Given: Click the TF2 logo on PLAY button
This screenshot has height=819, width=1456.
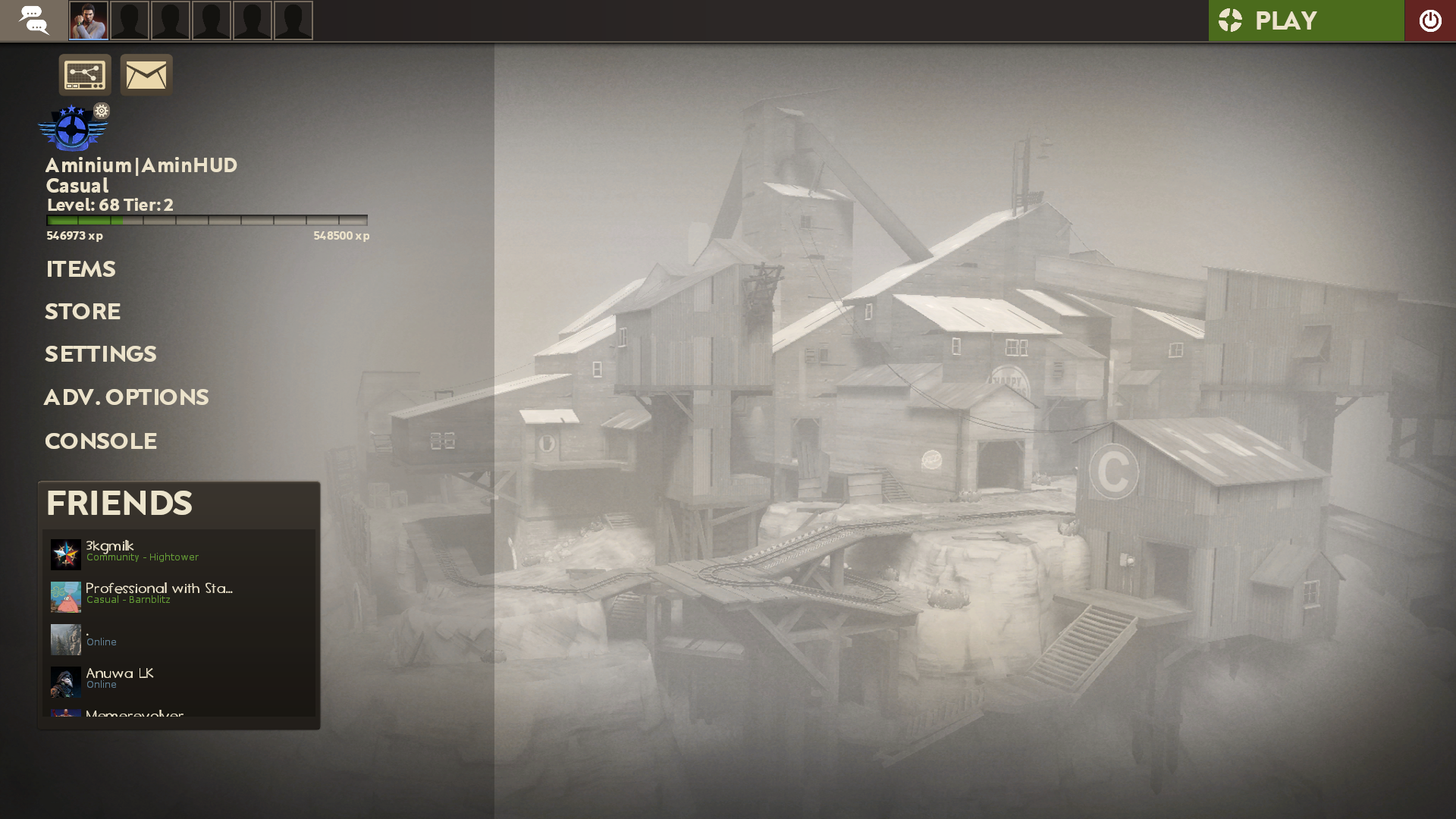Looking at the screenshot, I should (1230, 20).
